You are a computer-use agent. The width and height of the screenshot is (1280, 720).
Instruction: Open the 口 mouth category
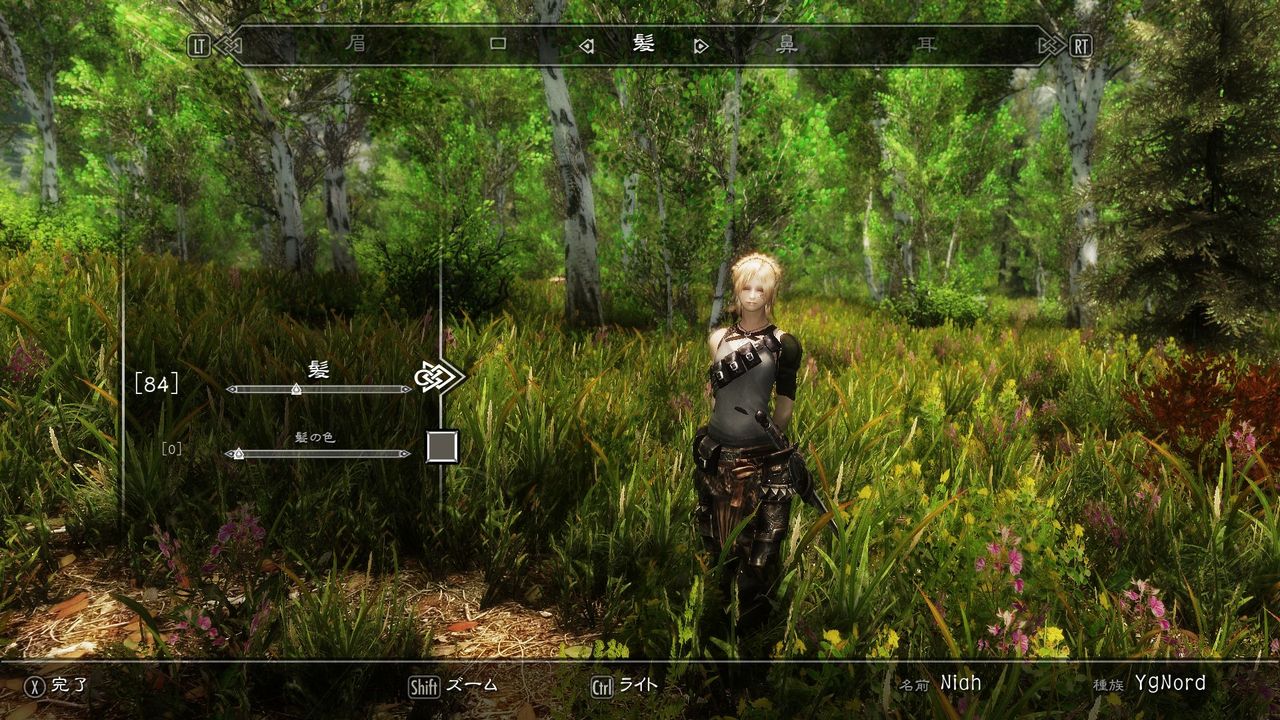pos(500,44)
